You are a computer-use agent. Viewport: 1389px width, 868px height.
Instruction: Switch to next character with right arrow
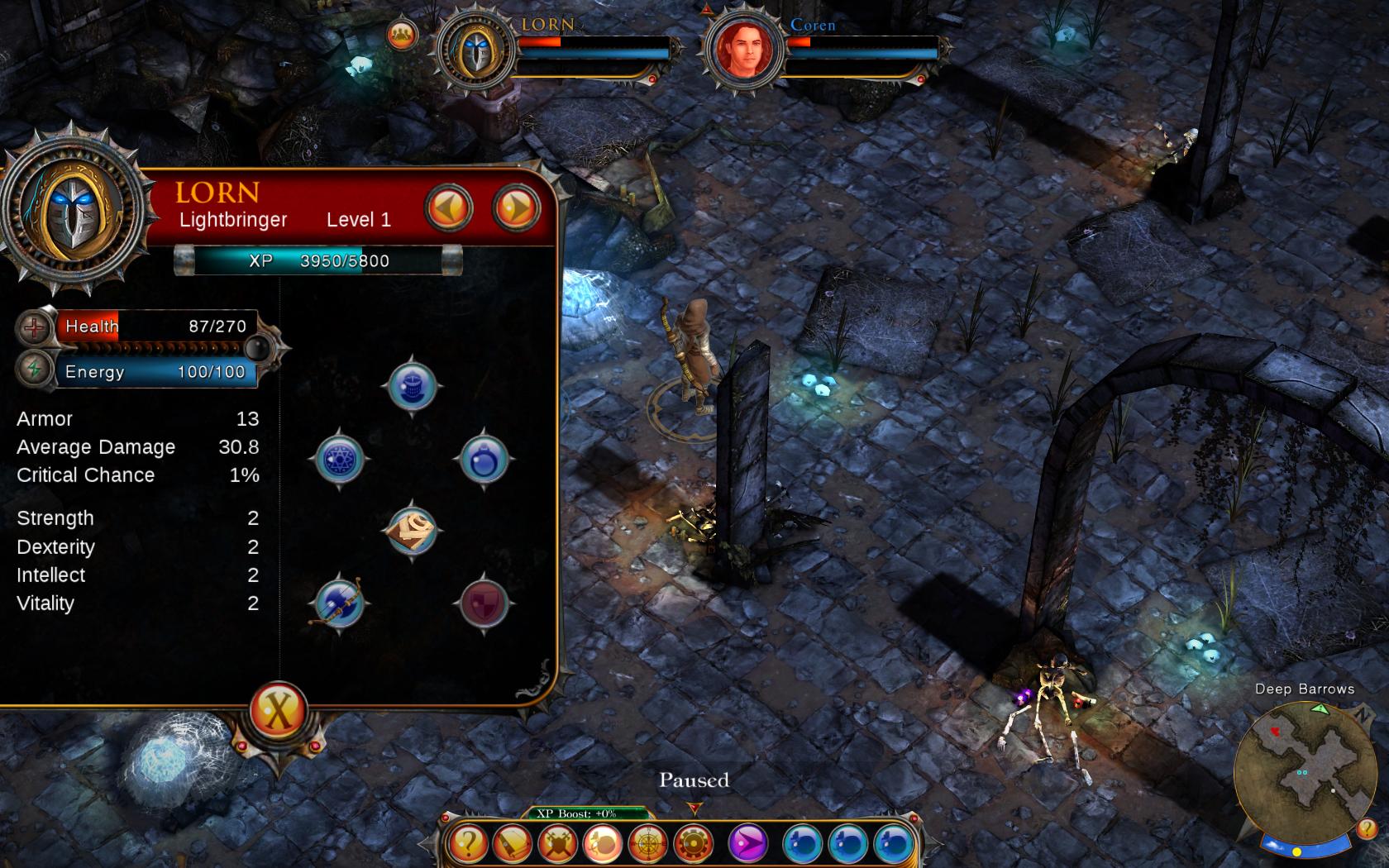pyautogui.click(x=516, y=207)
